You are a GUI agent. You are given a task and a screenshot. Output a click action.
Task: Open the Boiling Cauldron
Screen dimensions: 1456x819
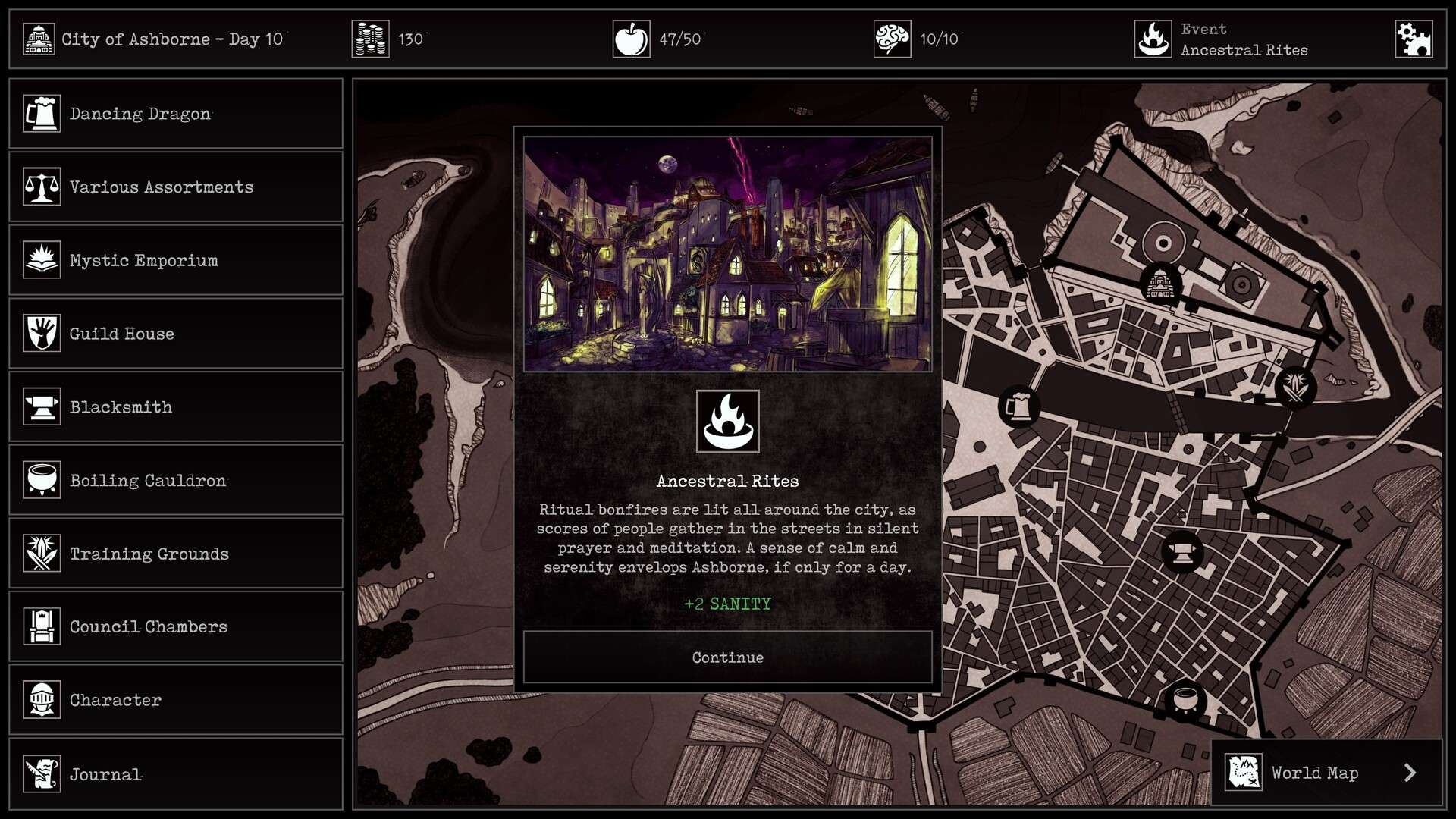176,480
